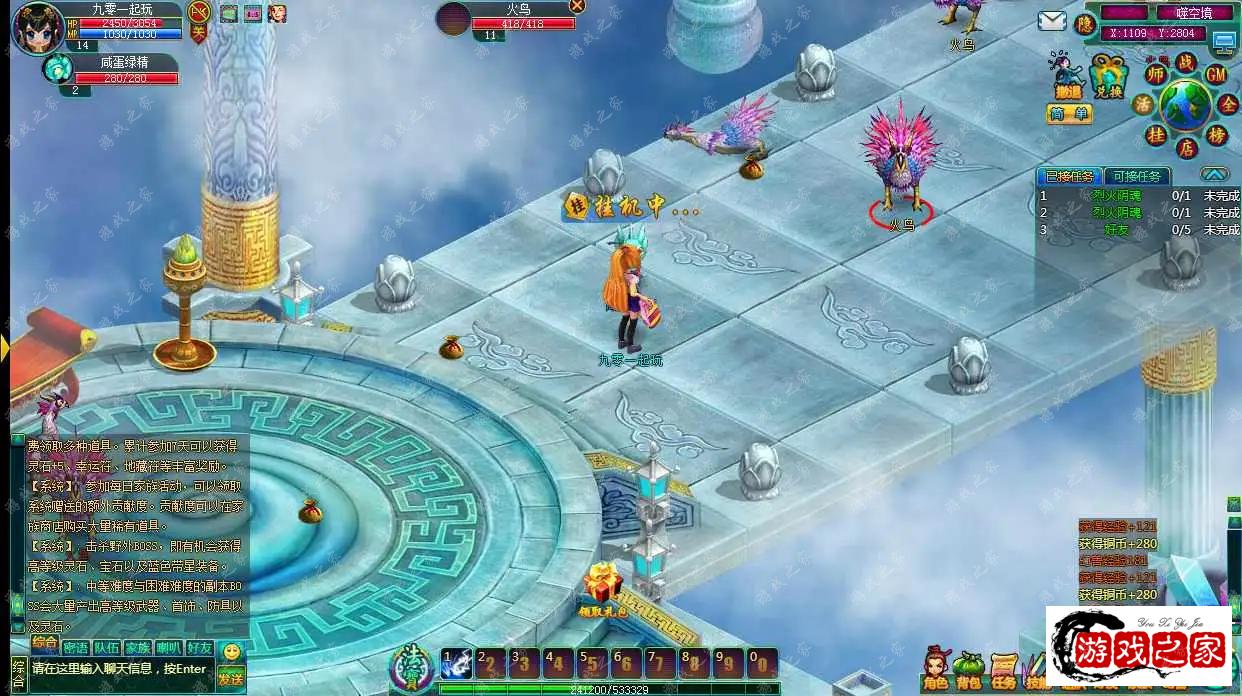Viewport: 1242px width, 696px height.
Task: Close the 火鸟 target frame
Action: pyautogui.click(x=577, y=6)
